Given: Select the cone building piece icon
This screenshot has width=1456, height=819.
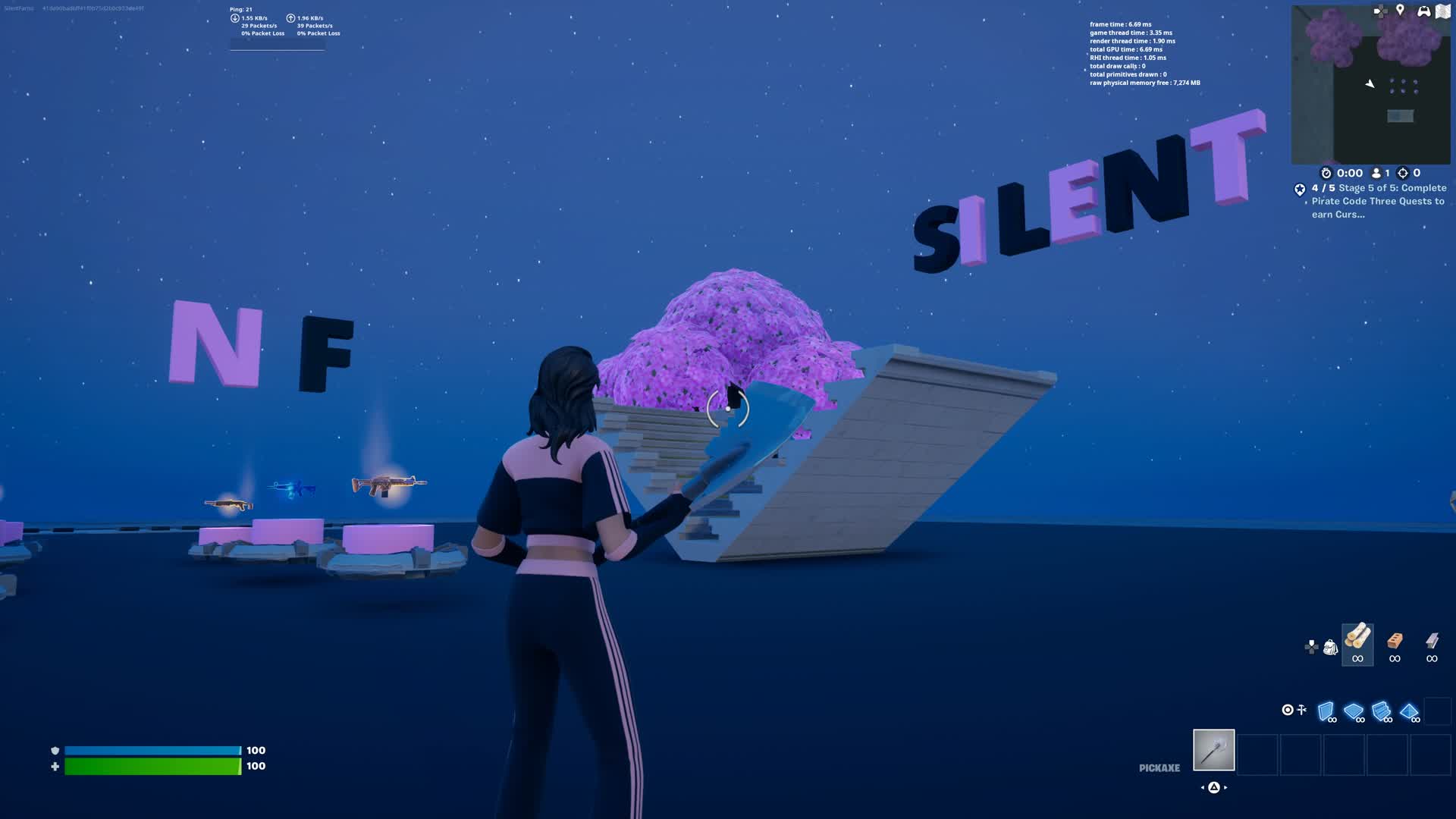Looking at the screenshot, I should click(x=1408, y=711).
